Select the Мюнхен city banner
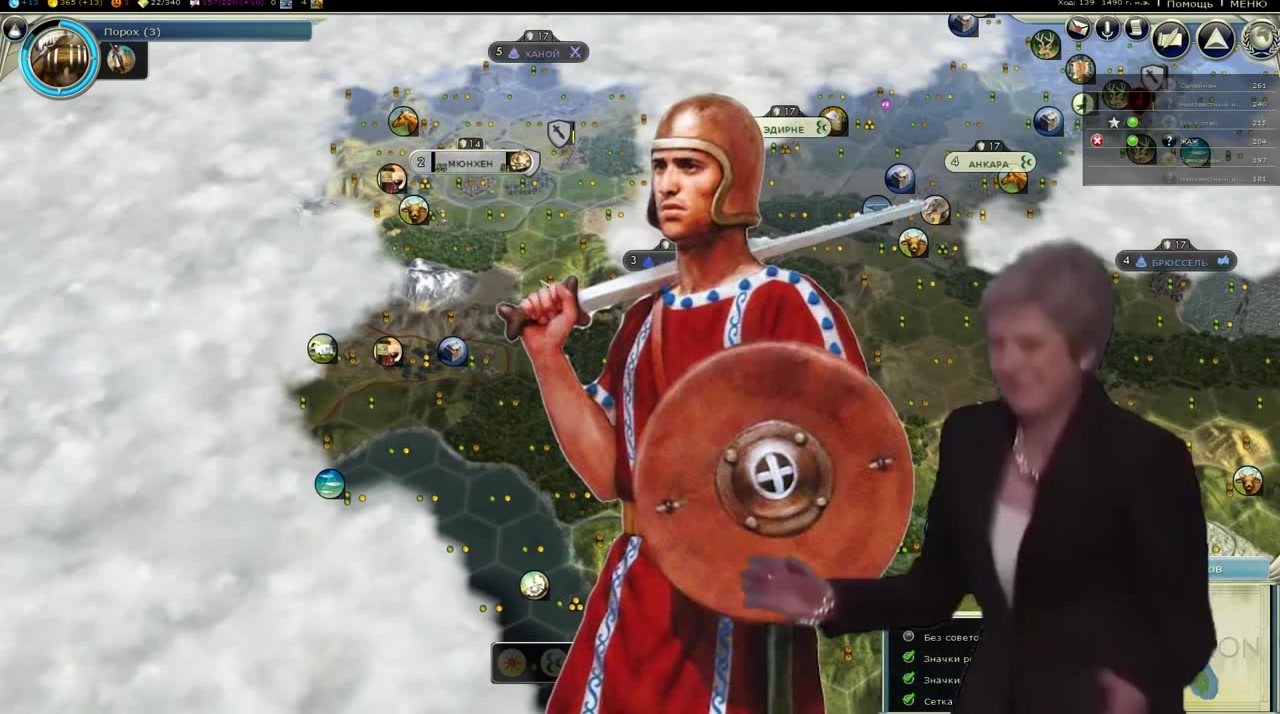The width and height of the screenshot is (1280, 714). (x=472, y=163)
